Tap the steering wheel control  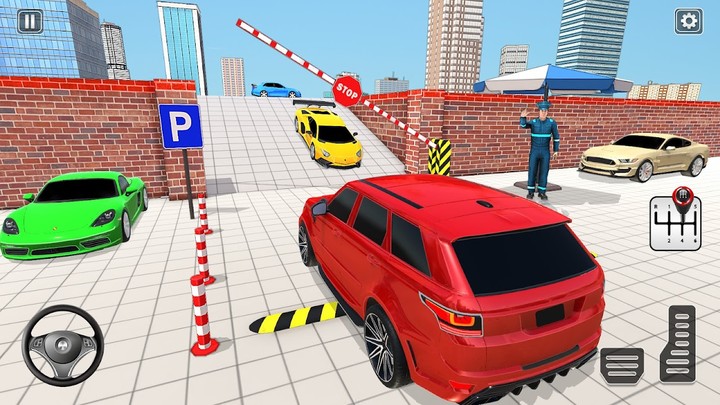pos(62,345)
